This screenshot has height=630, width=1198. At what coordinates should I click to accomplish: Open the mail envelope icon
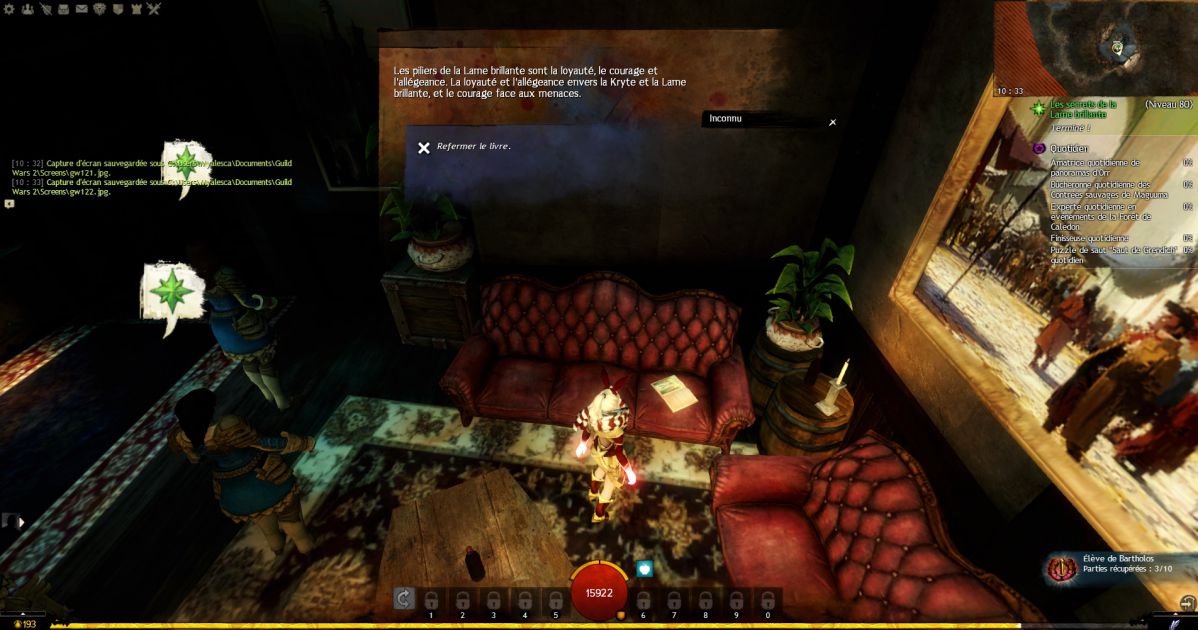(x=81, y=9)
